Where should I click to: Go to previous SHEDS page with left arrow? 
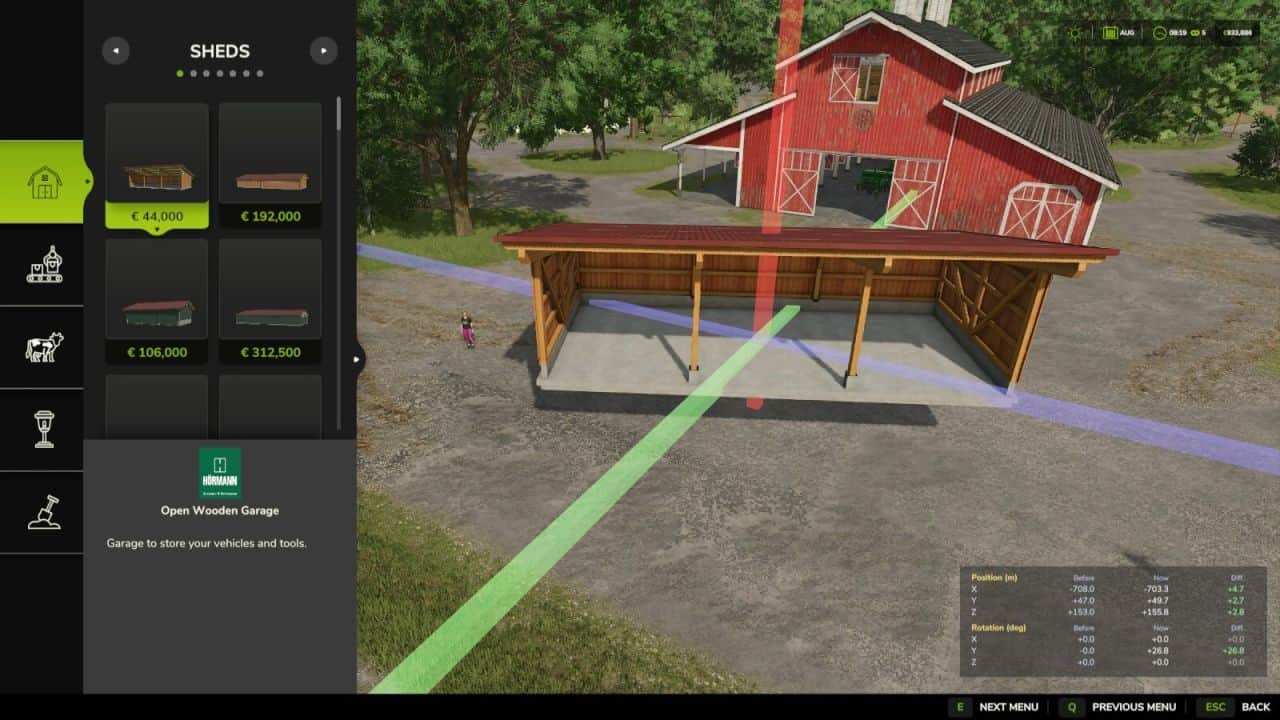pos(115,50)
